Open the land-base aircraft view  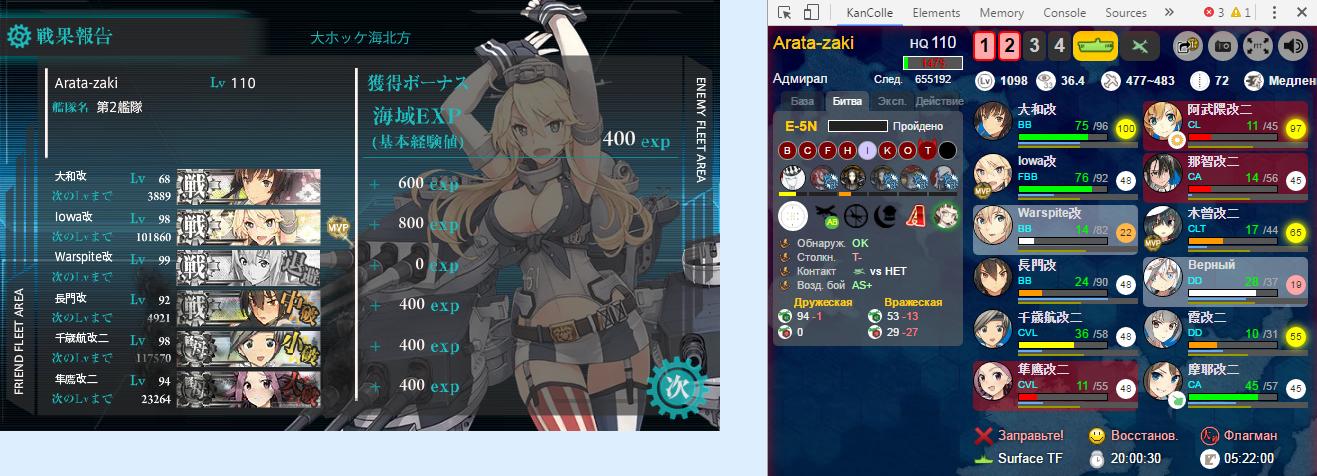(1141, 46)
